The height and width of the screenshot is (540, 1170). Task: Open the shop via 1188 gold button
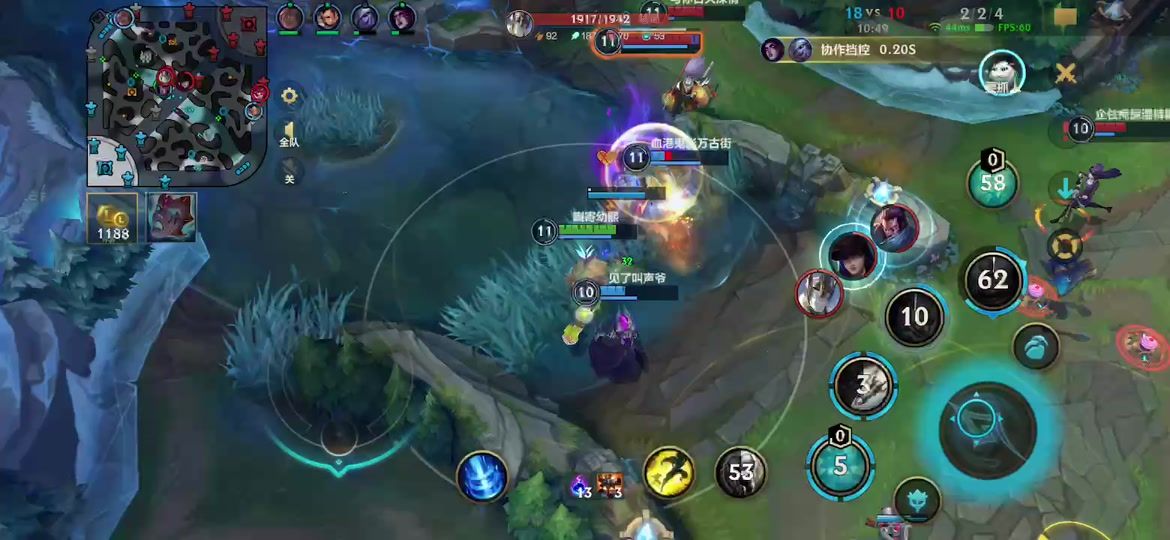(112, 218)
